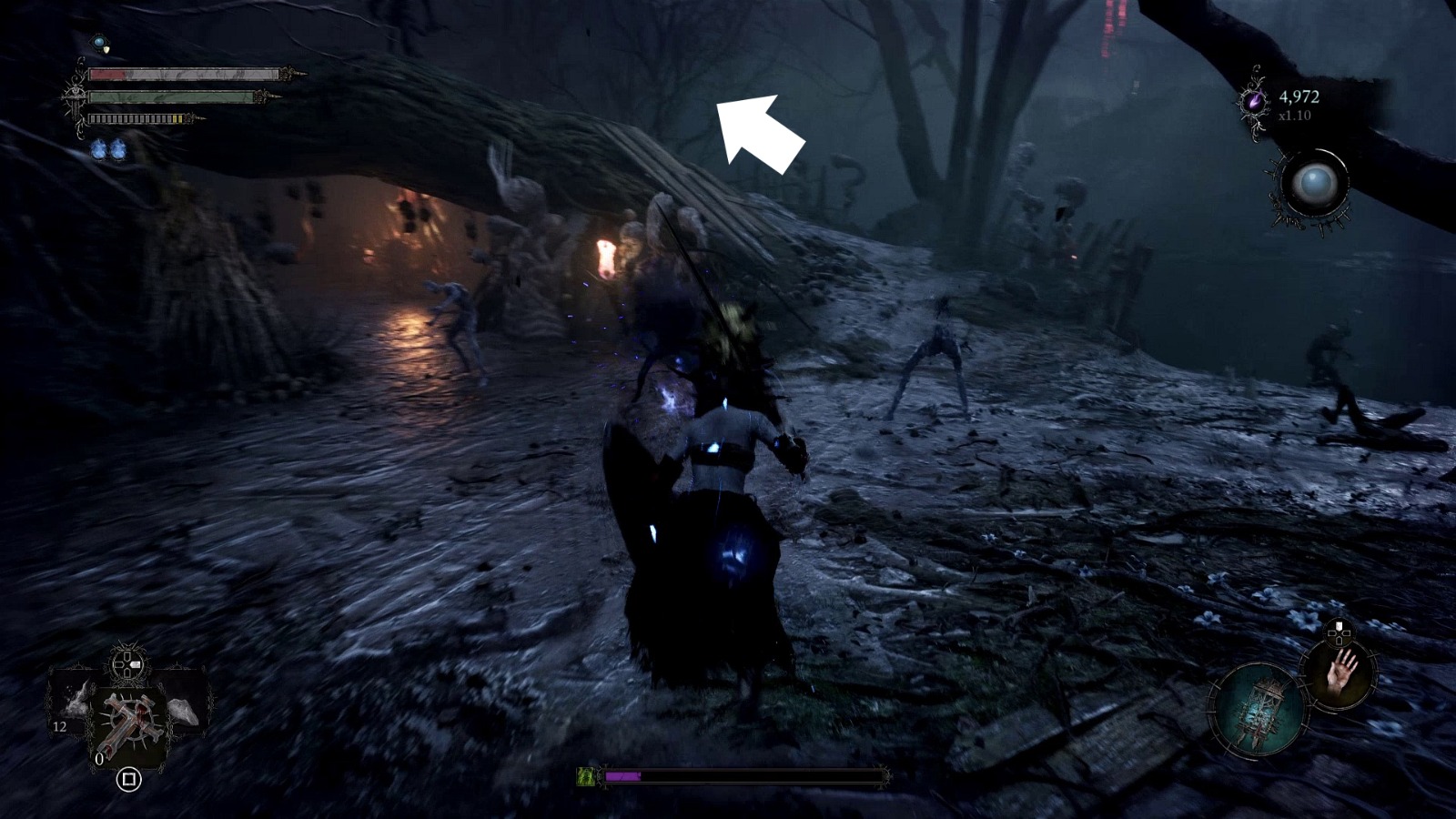Click the first blue Sanguinarix charge orb
This screenshot has height=819, width=1456.
(98, 148)
